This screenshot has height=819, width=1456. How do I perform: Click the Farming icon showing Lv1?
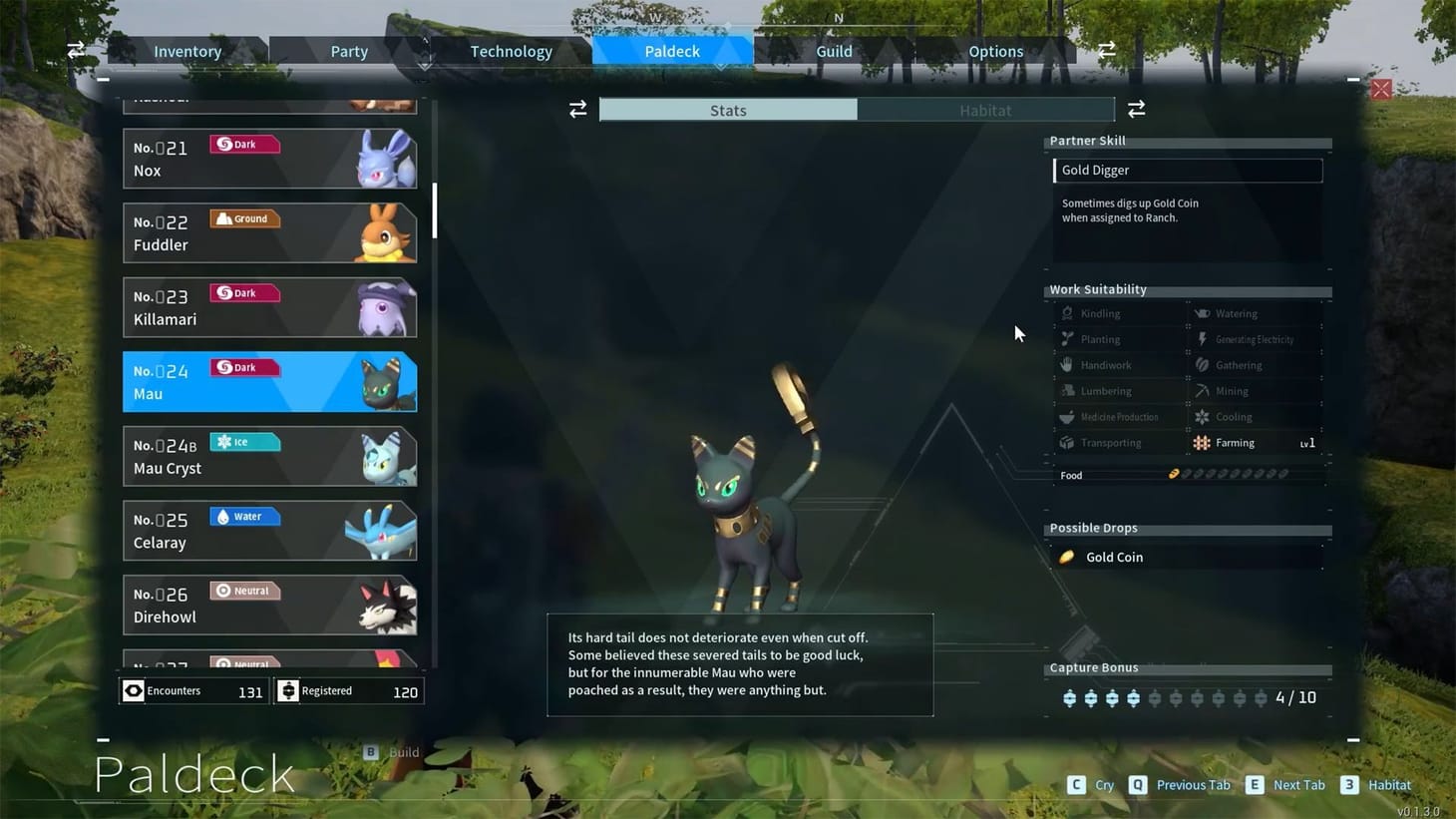1202,442
